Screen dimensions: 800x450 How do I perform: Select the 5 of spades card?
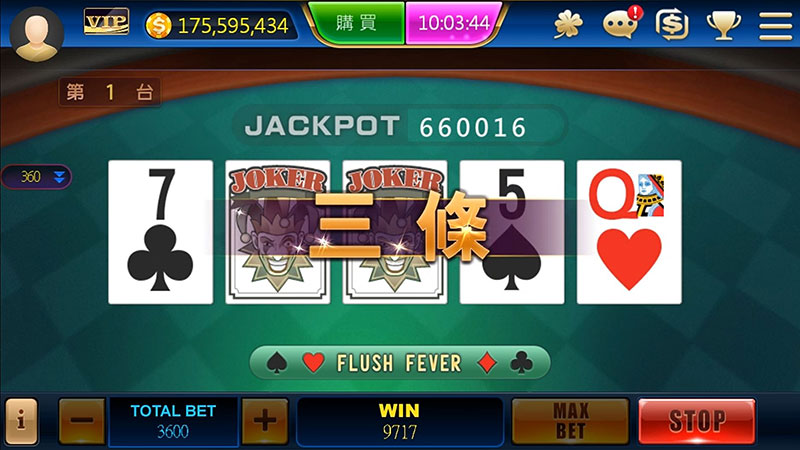click(512, 232)
